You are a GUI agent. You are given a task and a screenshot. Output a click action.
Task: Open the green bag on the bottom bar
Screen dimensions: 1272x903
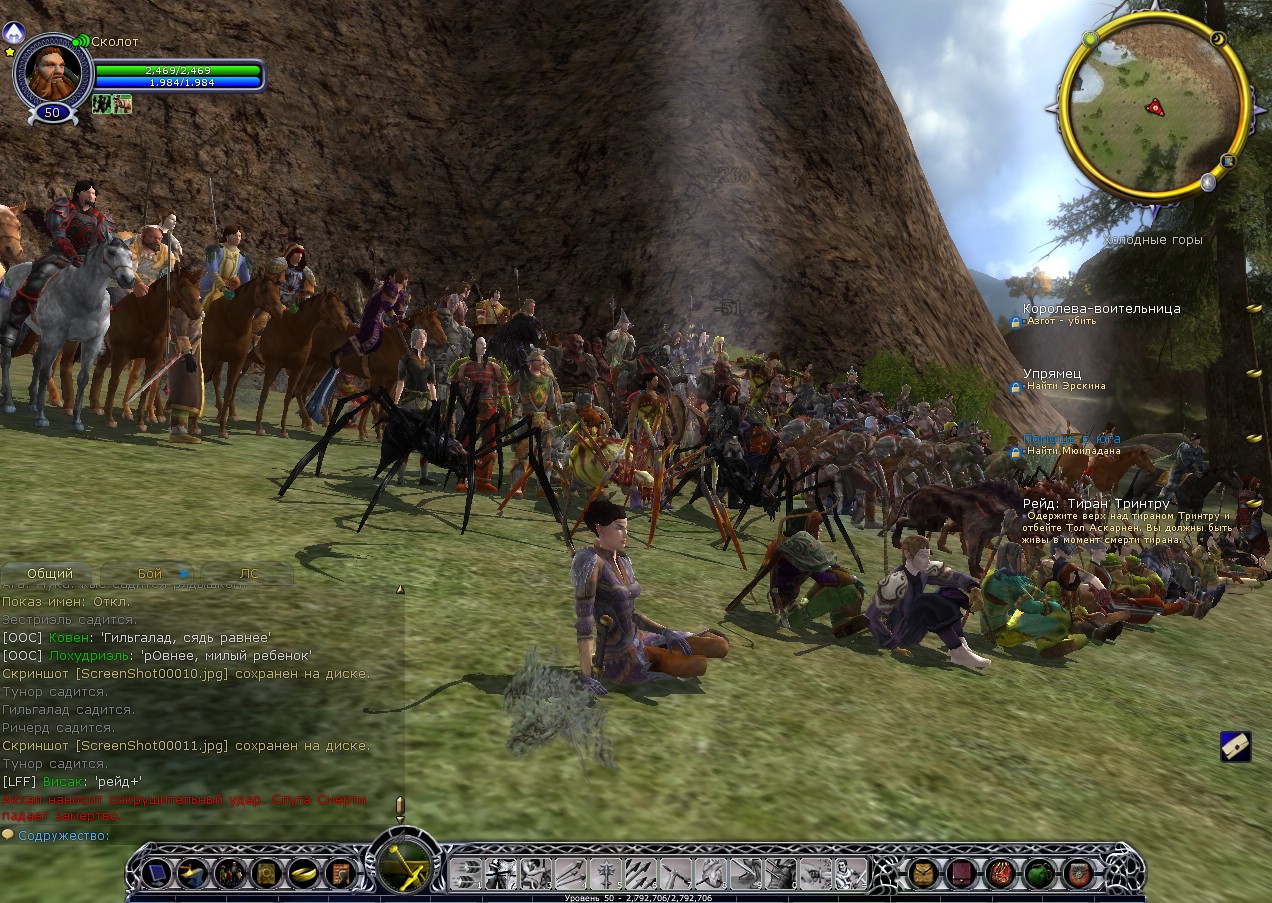pos(1038,874)
